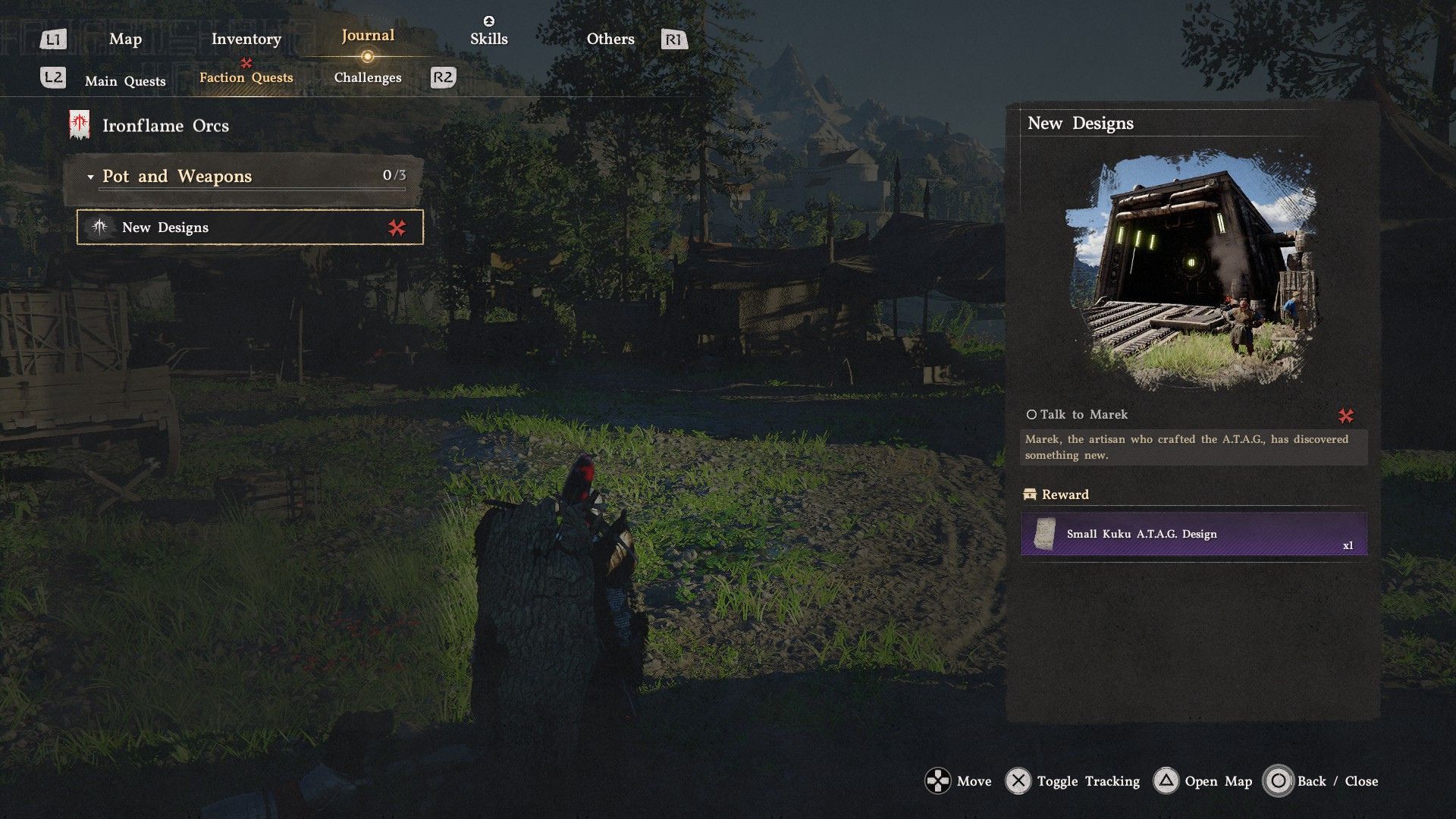View the New Designs quest image
This screenshot has height=819, width=1456.
pyautogui.click(x=1194, y=271)
